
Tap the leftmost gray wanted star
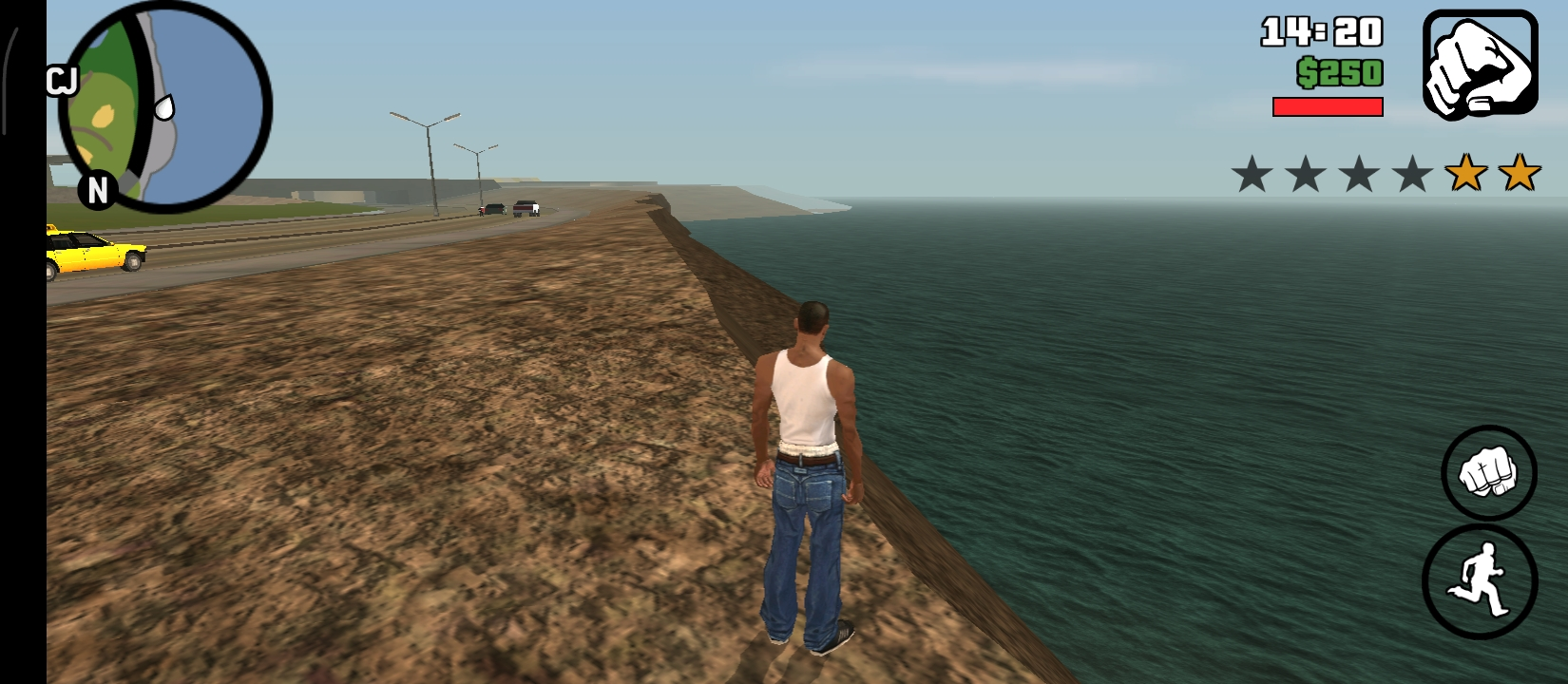[1252, 175]
